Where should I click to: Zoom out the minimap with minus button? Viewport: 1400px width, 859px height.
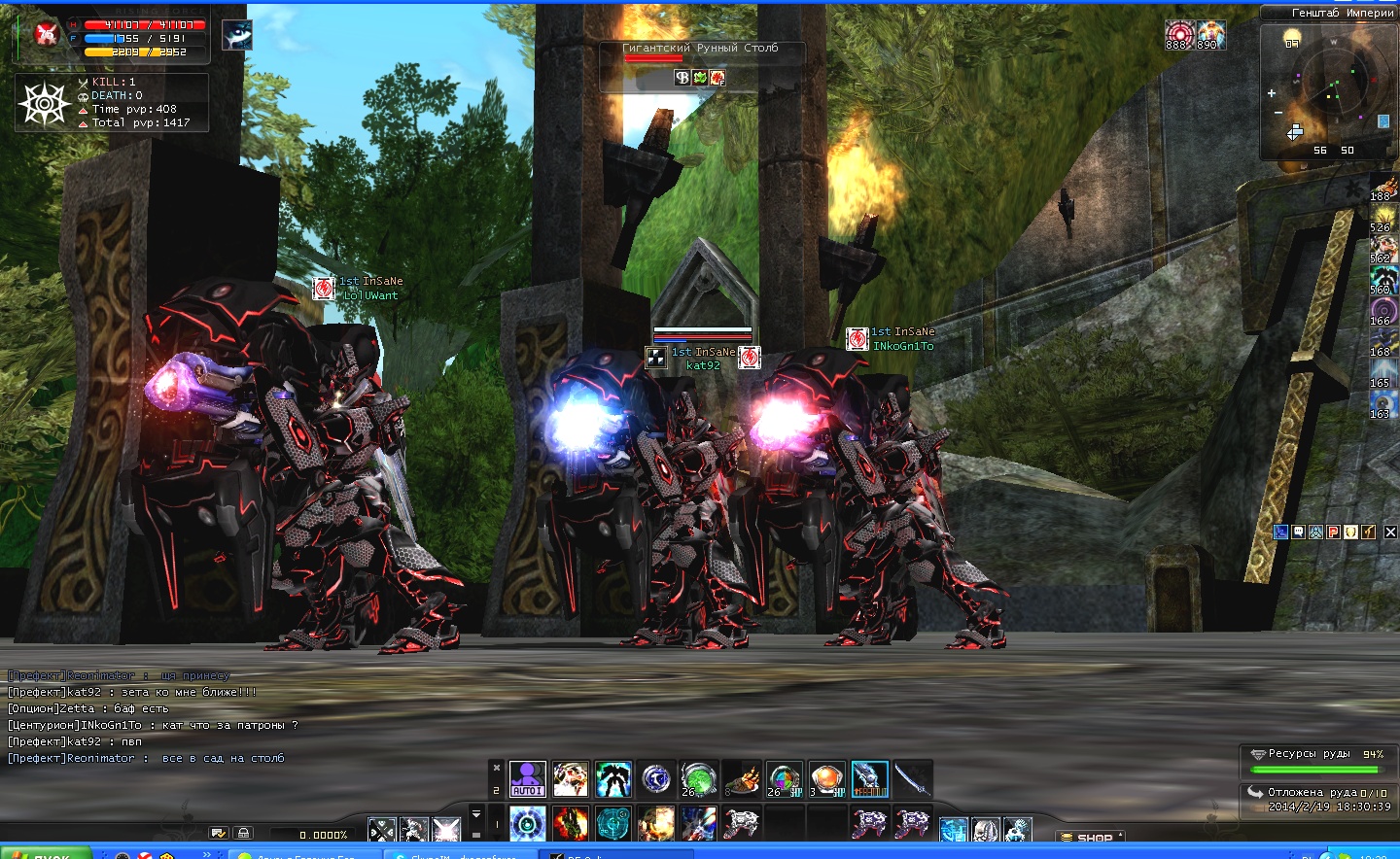1278,114
